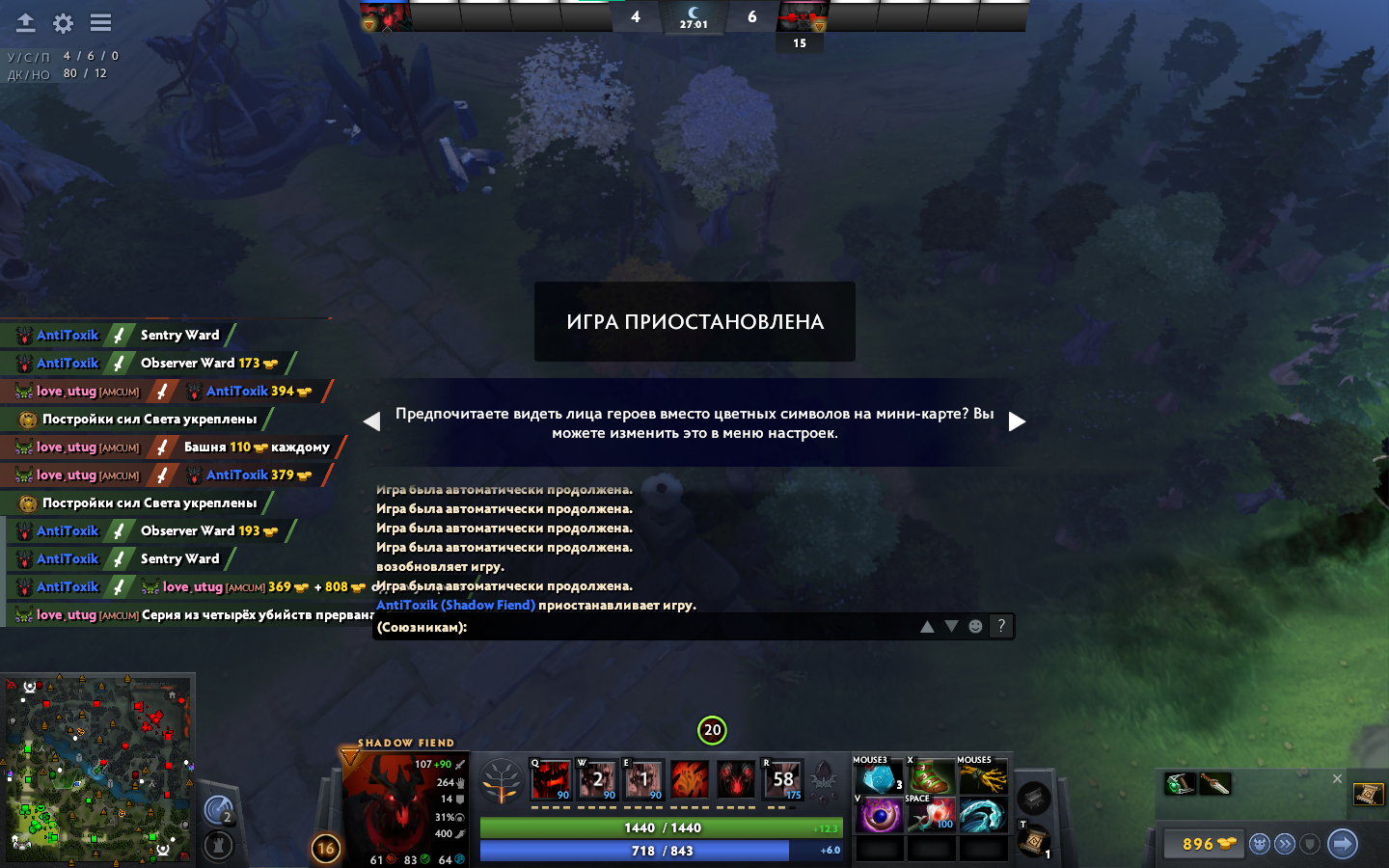Click the courier icon next to the gold counter
This screenshot has height=868, width=1389.
1259,843
